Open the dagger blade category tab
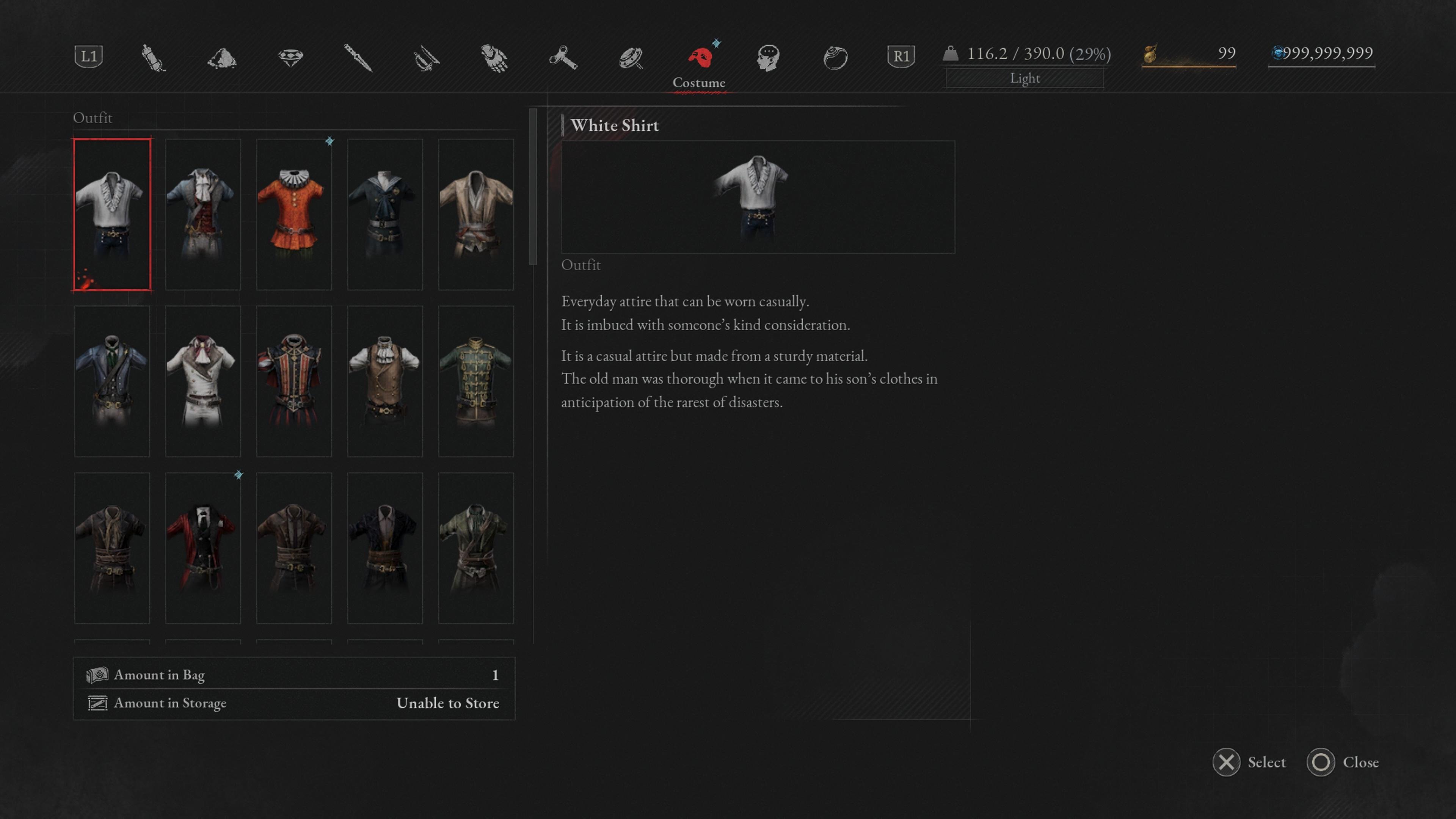Viewport: 1456px width, 819px height. (x=358, y=57)
